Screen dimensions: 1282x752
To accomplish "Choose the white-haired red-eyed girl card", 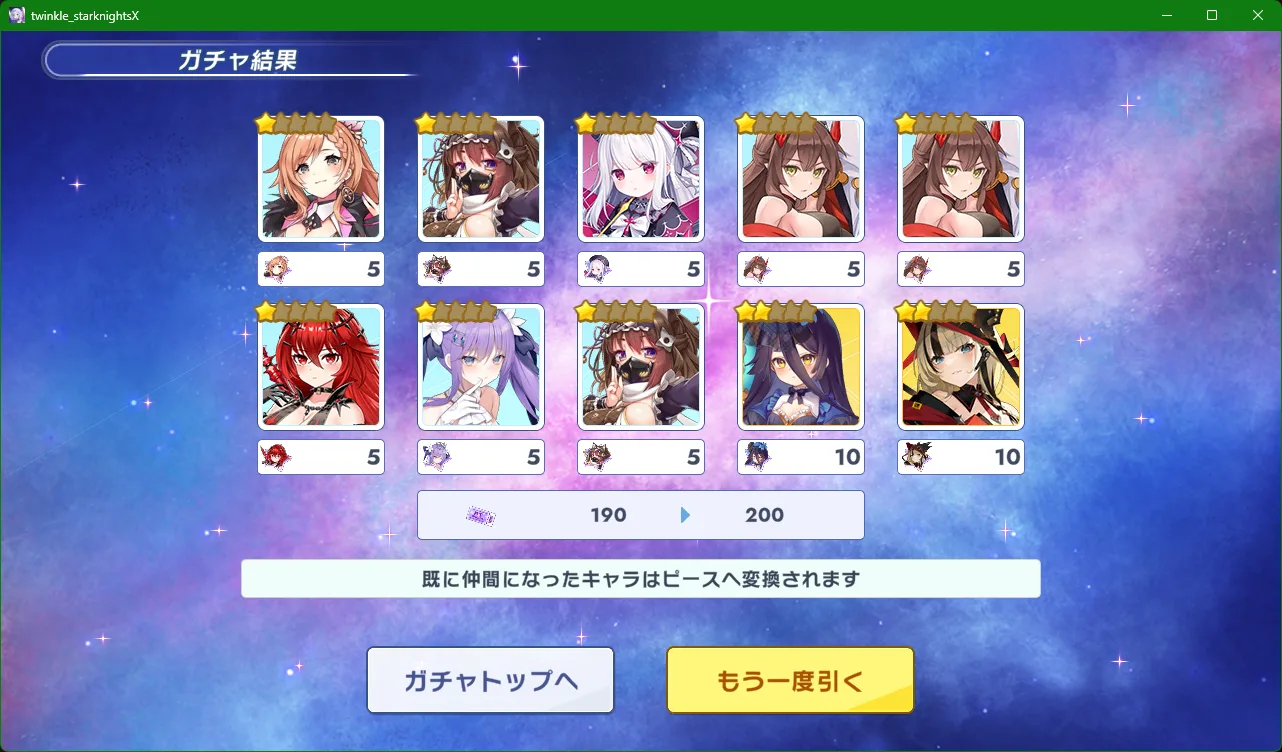I will point(641,179).
